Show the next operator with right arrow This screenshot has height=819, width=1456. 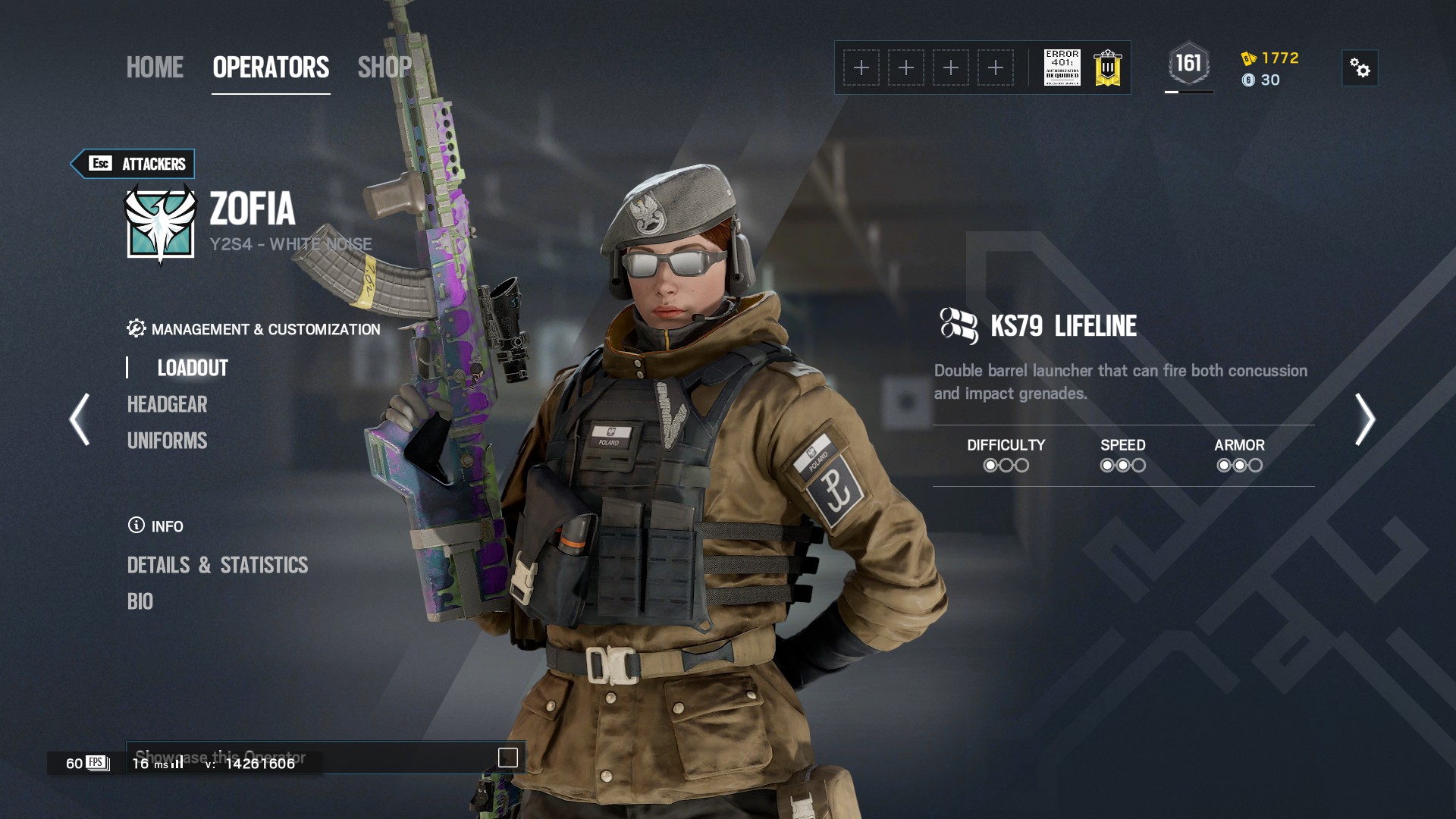1364,419
